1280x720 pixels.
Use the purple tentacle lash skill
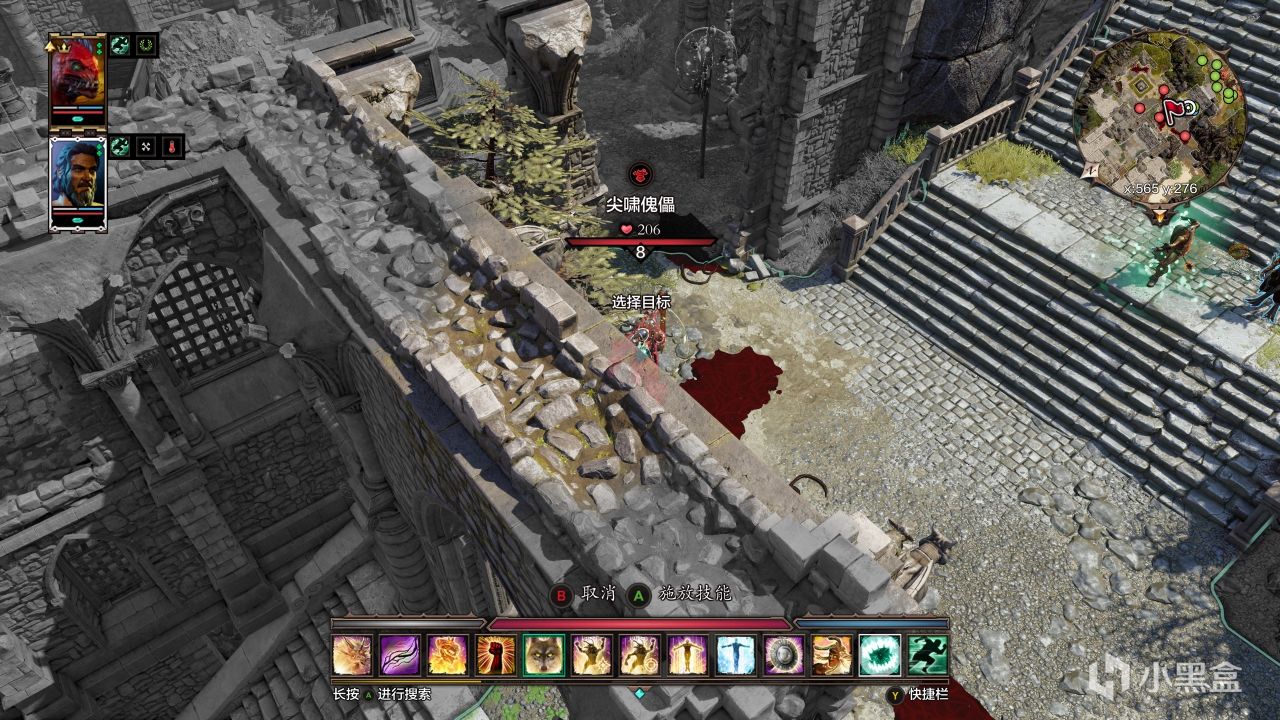(400, 655)
